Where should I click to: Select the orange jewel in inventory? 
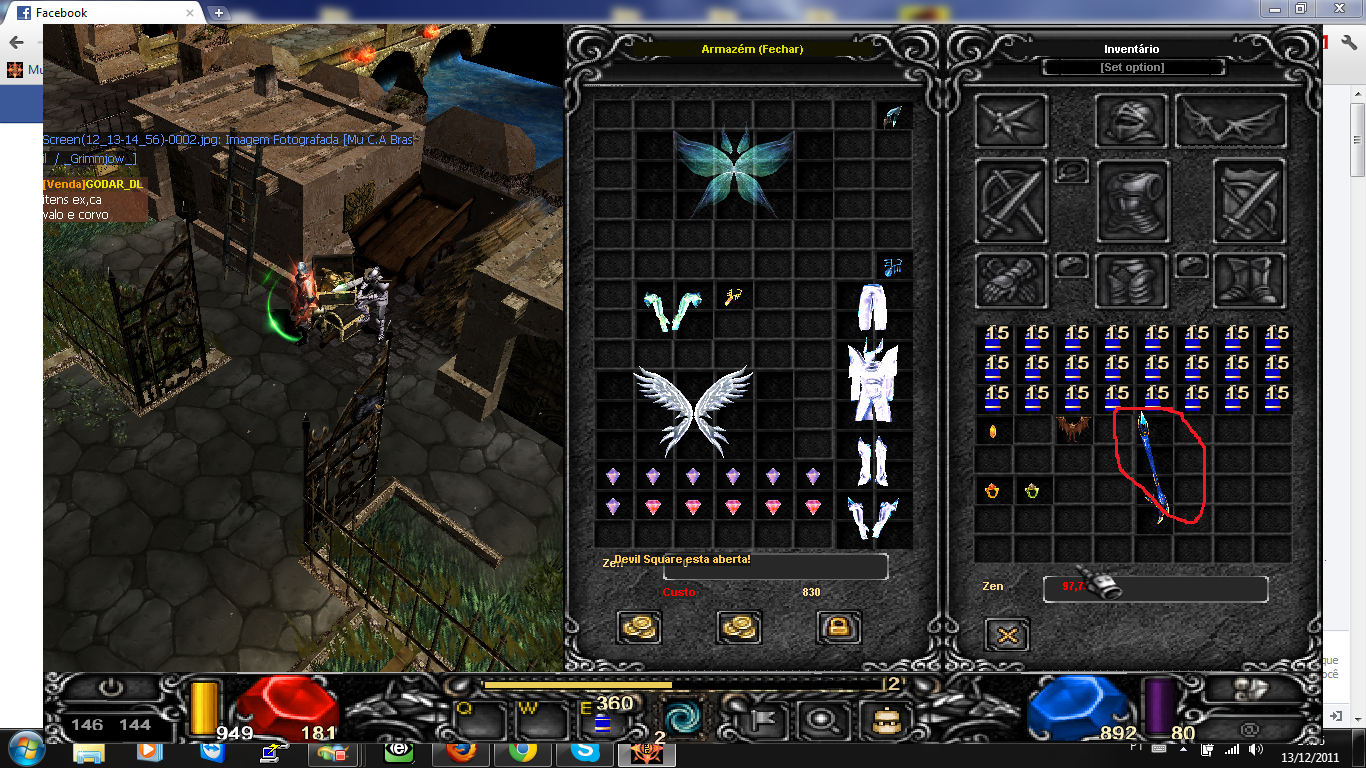tap(993, 432)
